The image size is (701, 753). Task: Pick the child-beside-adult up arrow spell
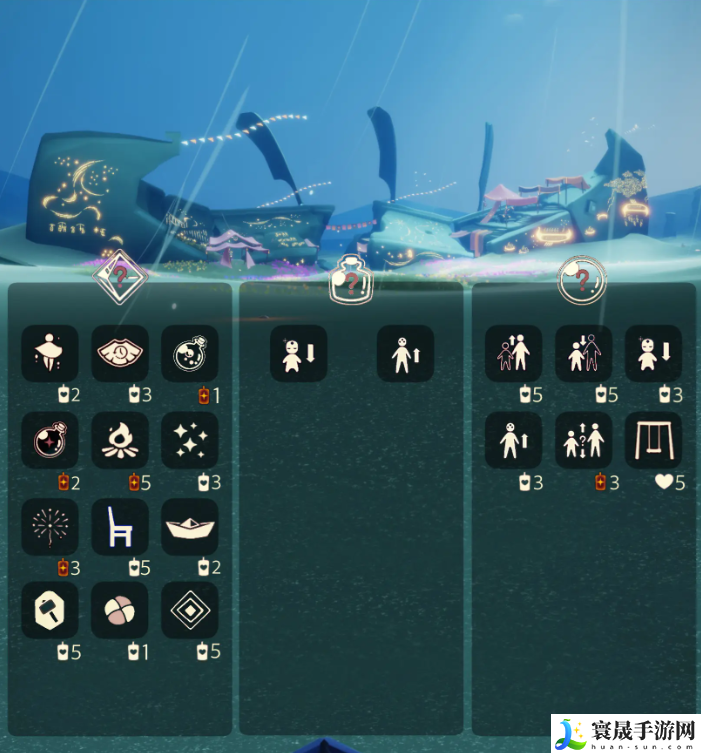pos(514,353)
